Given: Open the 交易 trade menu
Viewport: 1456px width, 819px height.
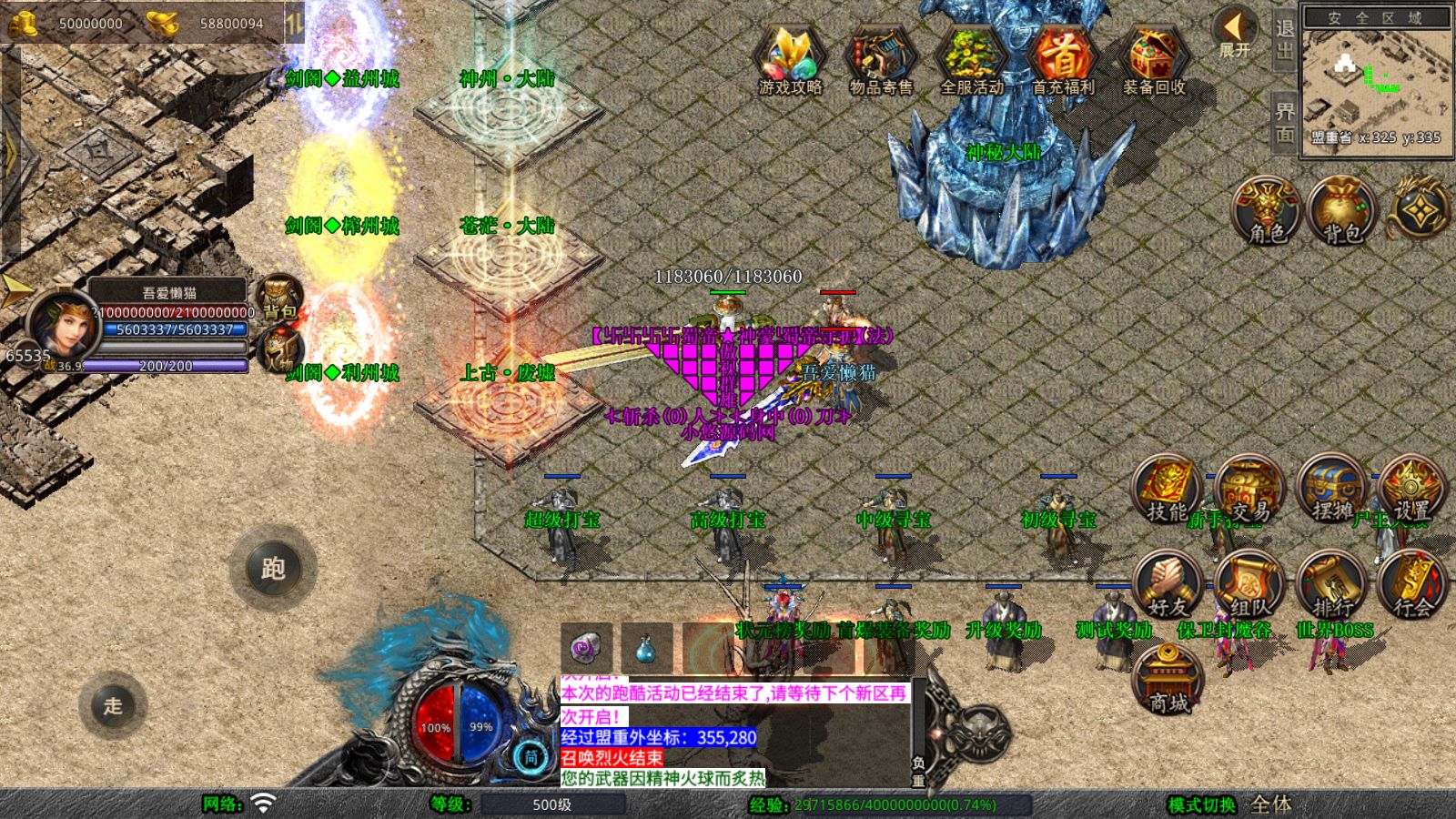Looking at the screenshot, I should (x=1249, y=491).
